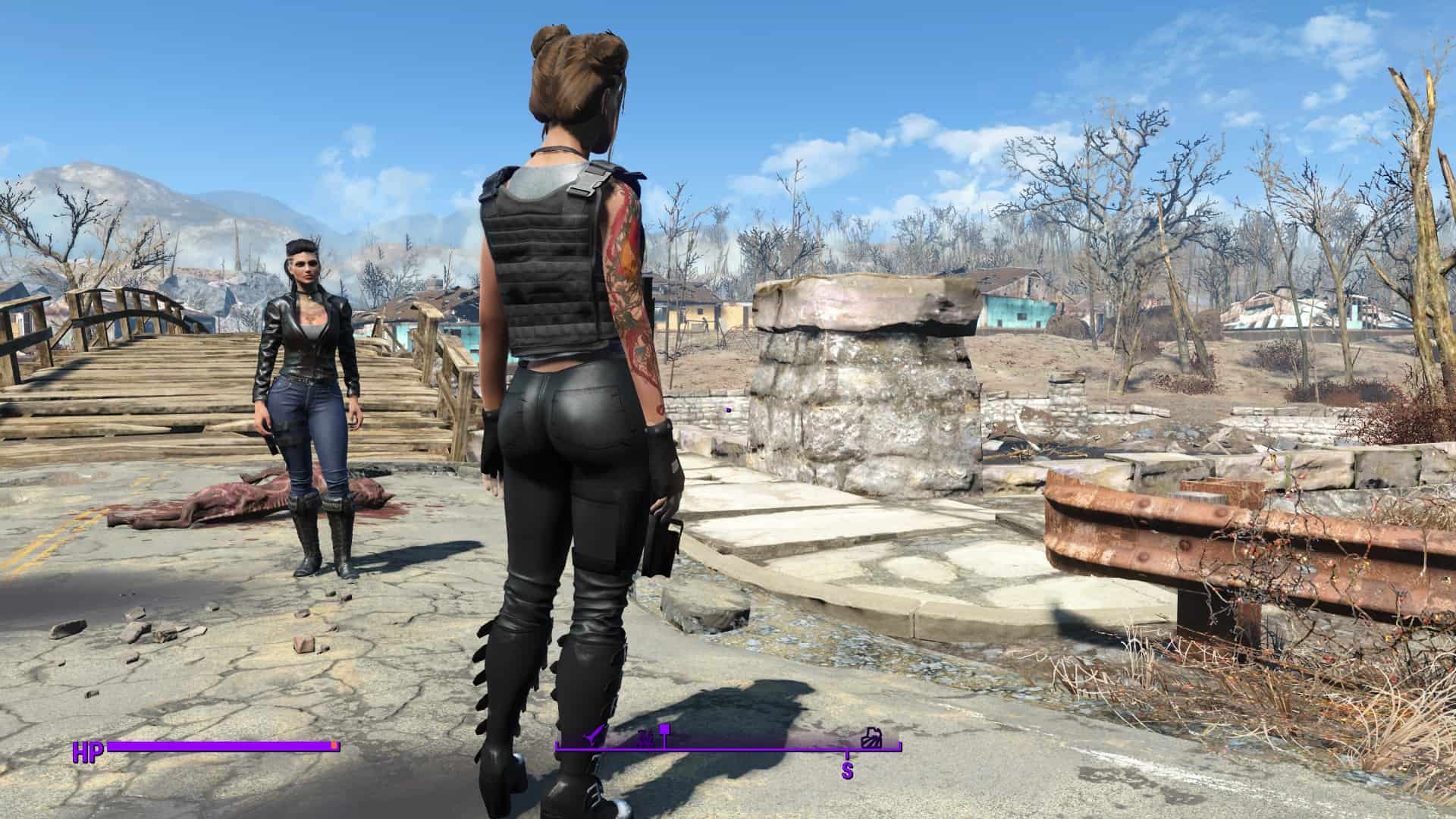The width and height of the screenshot is (1456, 819).
Task: Click the rocket-shaped location marker on the compass
Action: click(595, 735)
